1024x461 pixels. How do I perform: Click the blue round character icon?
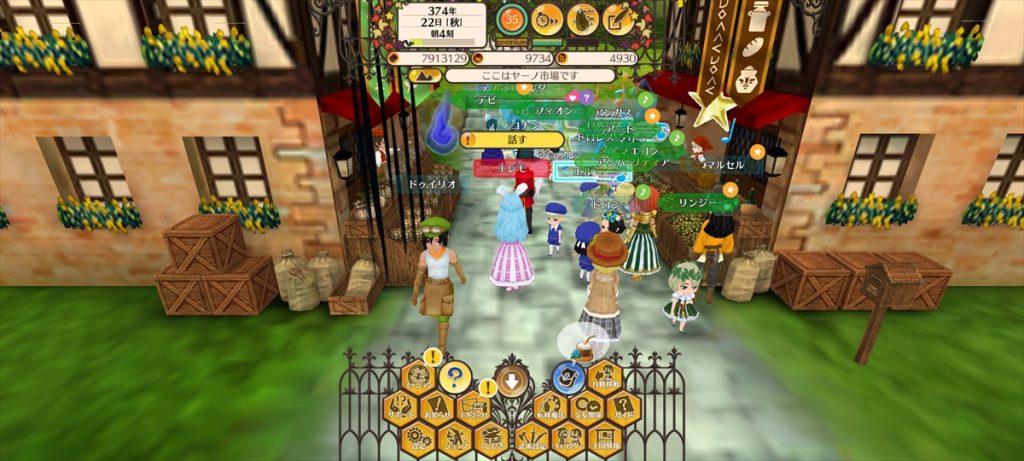click(x=568, y=377)
